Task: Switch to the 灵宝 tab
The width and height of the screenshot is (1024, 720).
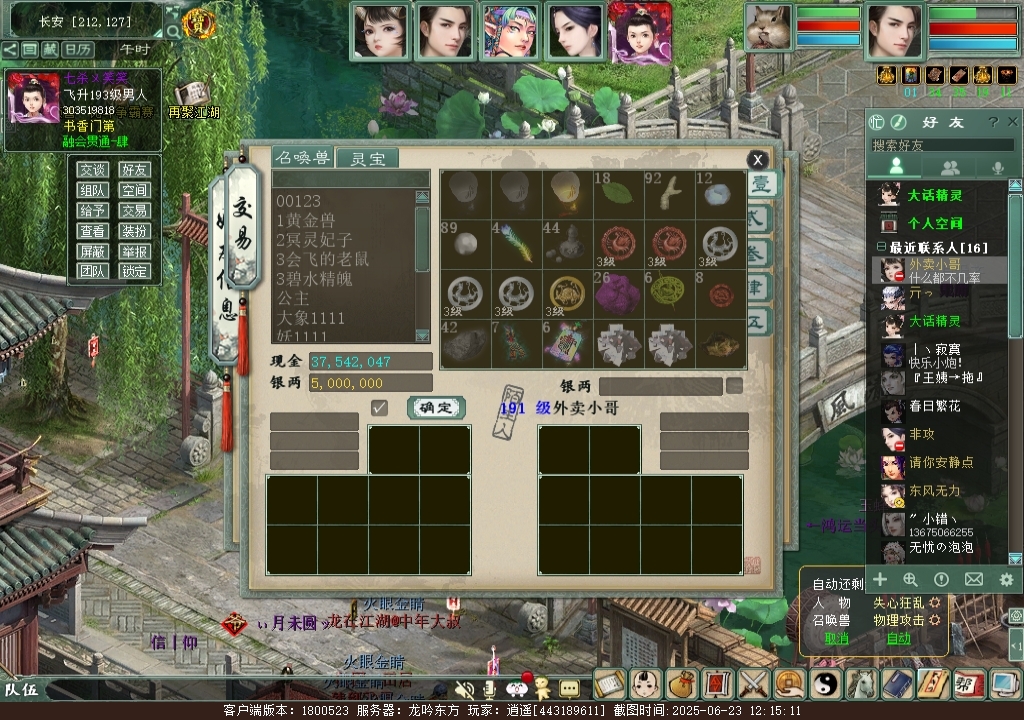Action: 366,158
